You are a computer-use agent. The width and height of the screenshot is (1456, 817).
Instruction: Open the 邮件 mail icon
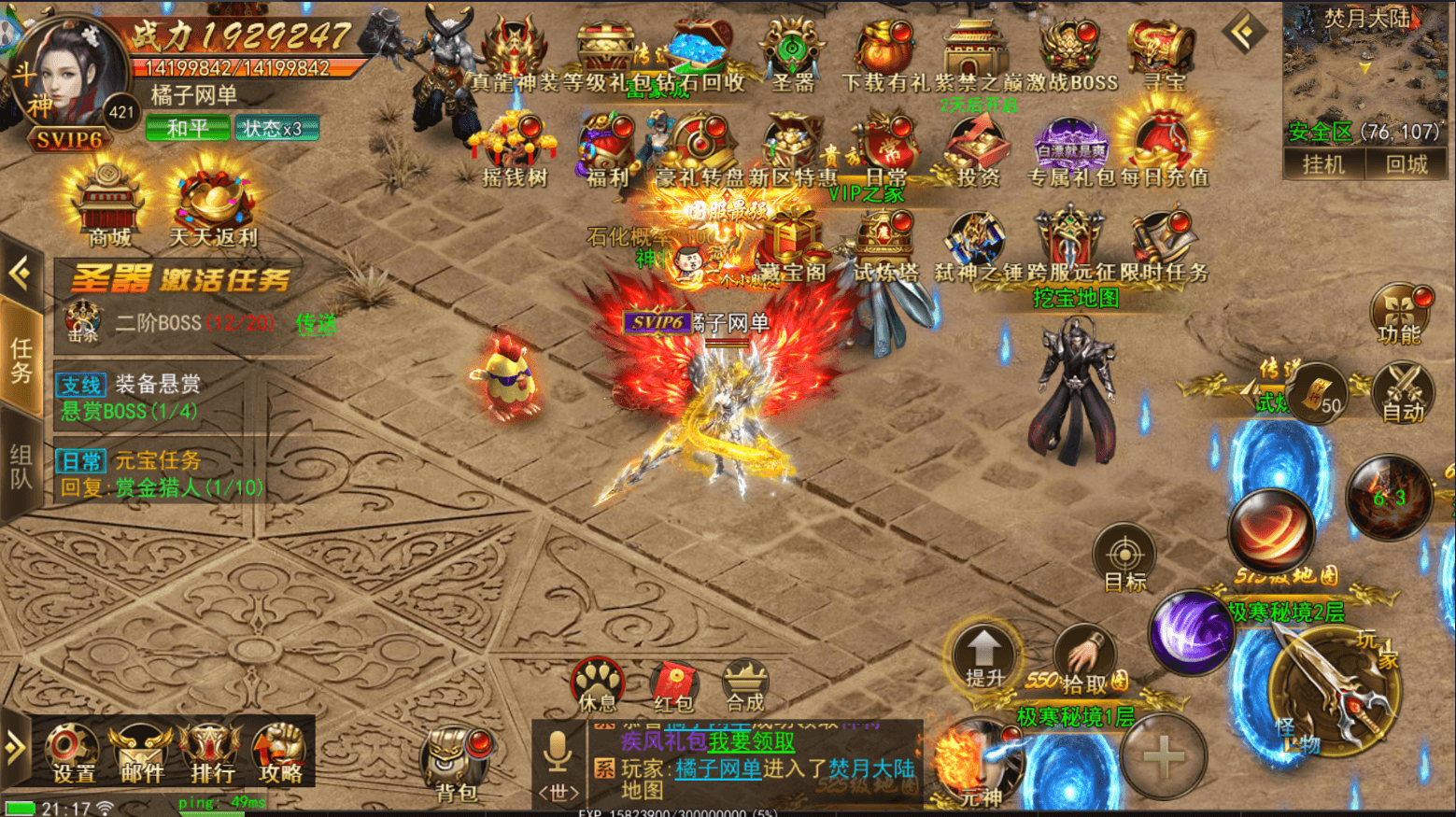click(140, 754)
